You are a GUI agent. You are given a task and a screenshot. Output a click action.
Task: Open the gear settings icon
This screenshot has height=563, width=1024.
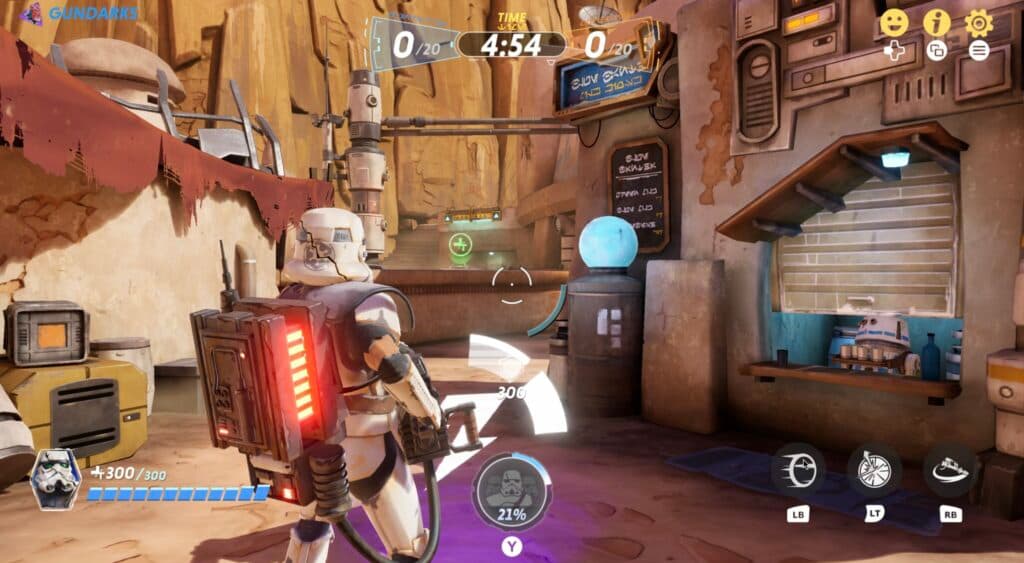click(x=979, y=22)
